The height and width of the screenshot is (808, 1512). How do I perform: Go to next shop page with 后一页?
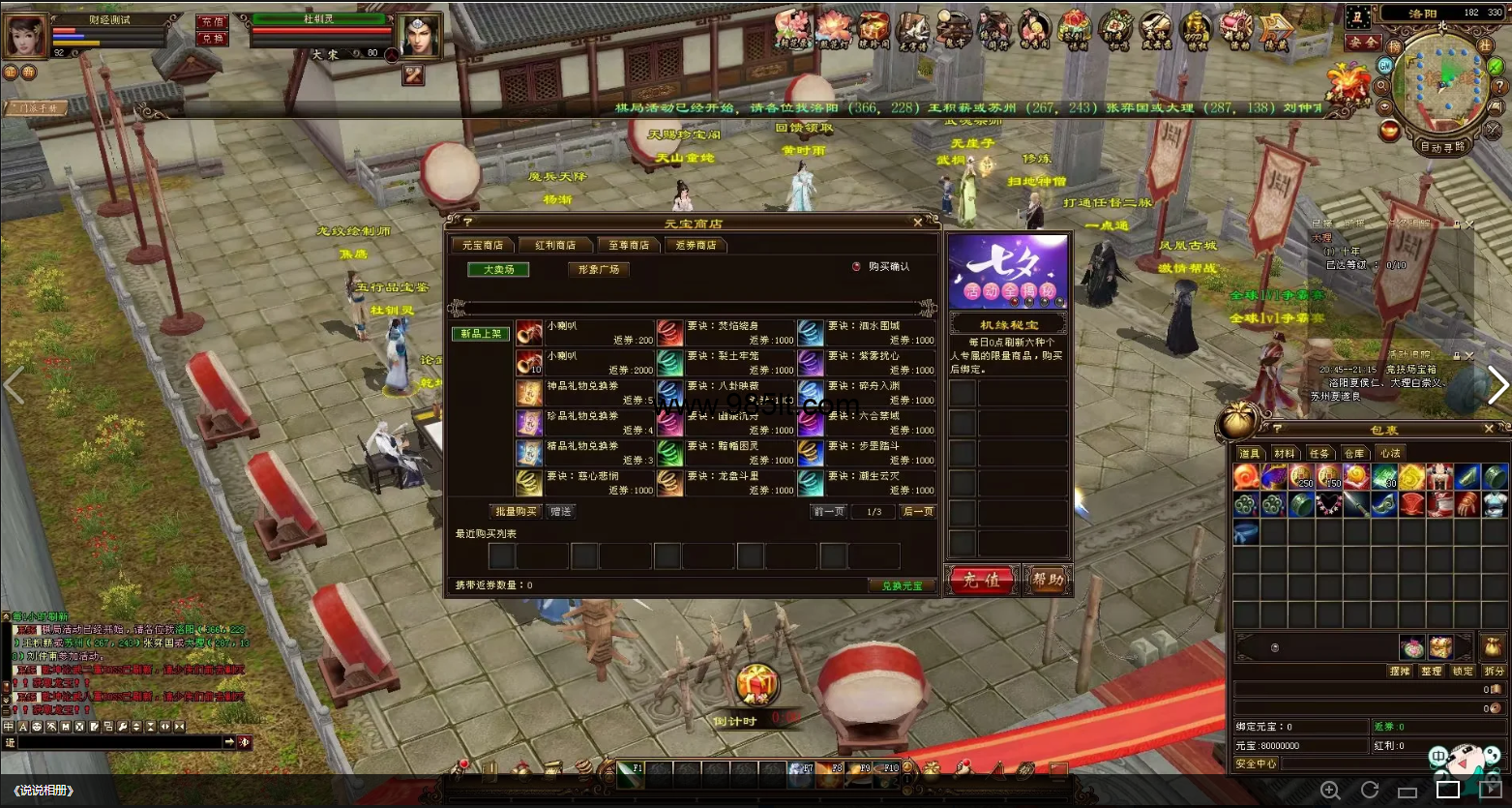pyautogui.click(x=917, y=511)
